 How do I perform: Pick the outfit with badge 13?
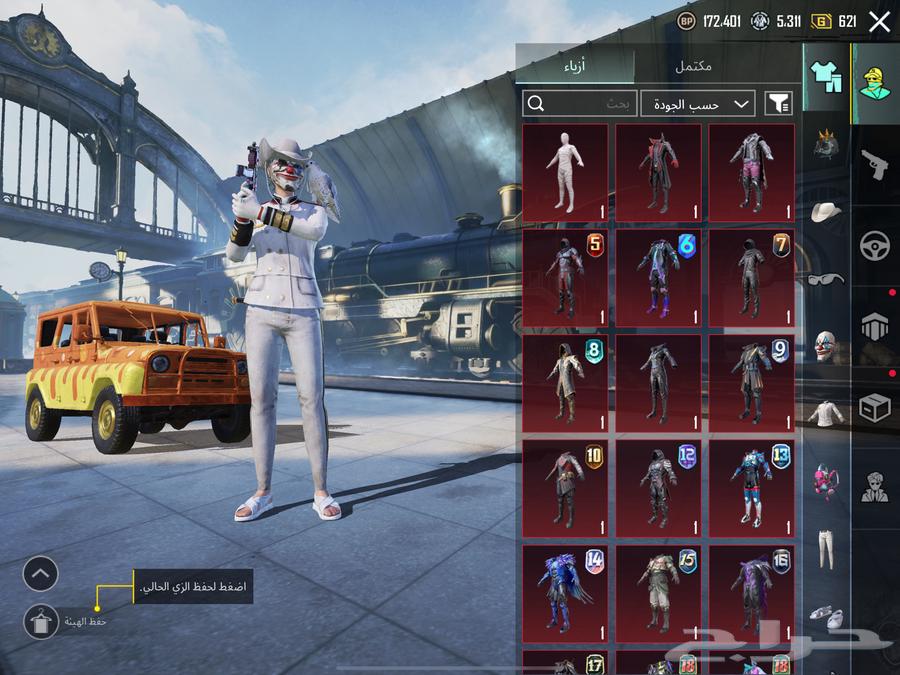tap(751, 488)
